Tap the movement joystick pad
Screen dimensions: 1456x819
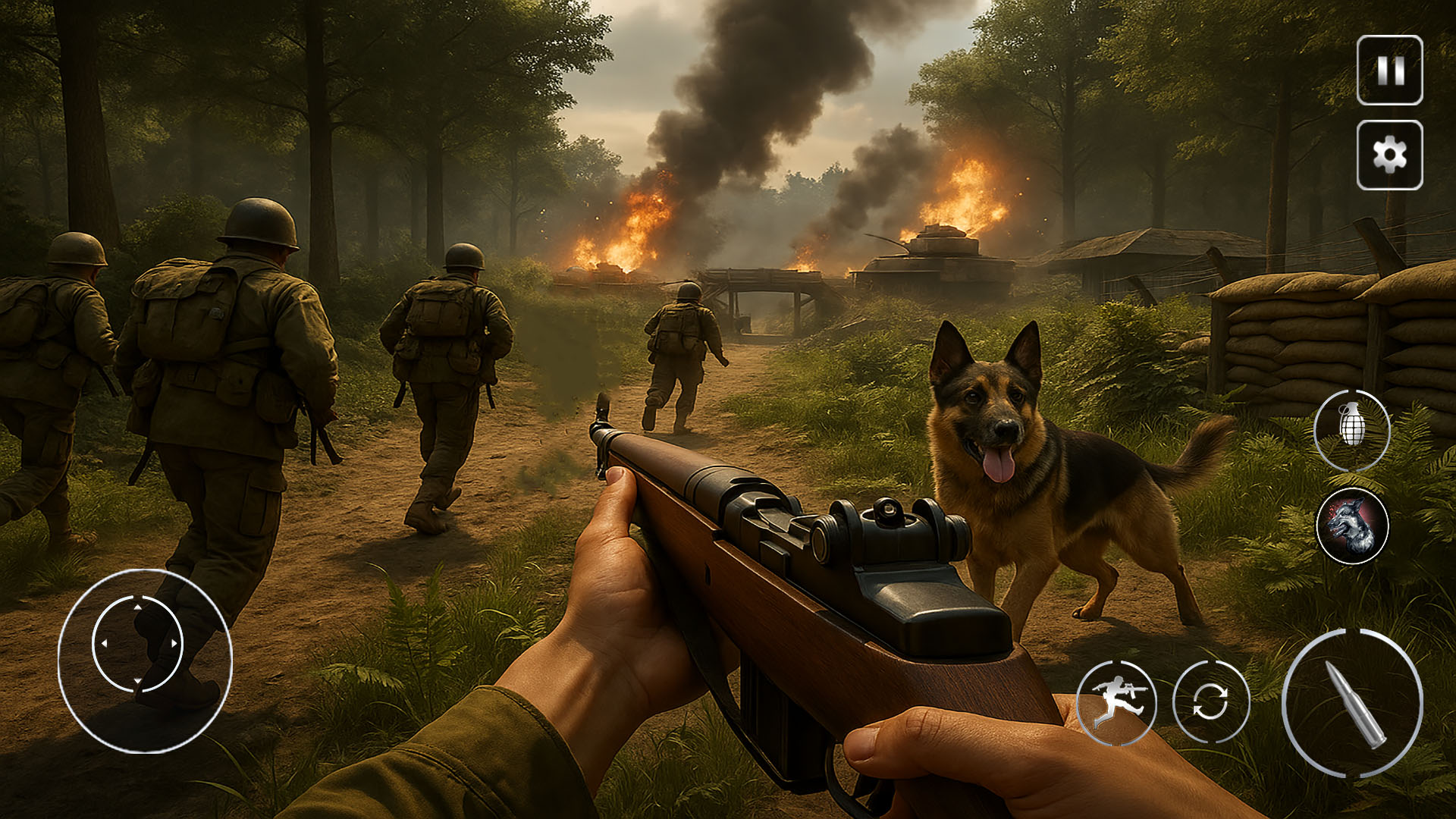coord(138,645)
